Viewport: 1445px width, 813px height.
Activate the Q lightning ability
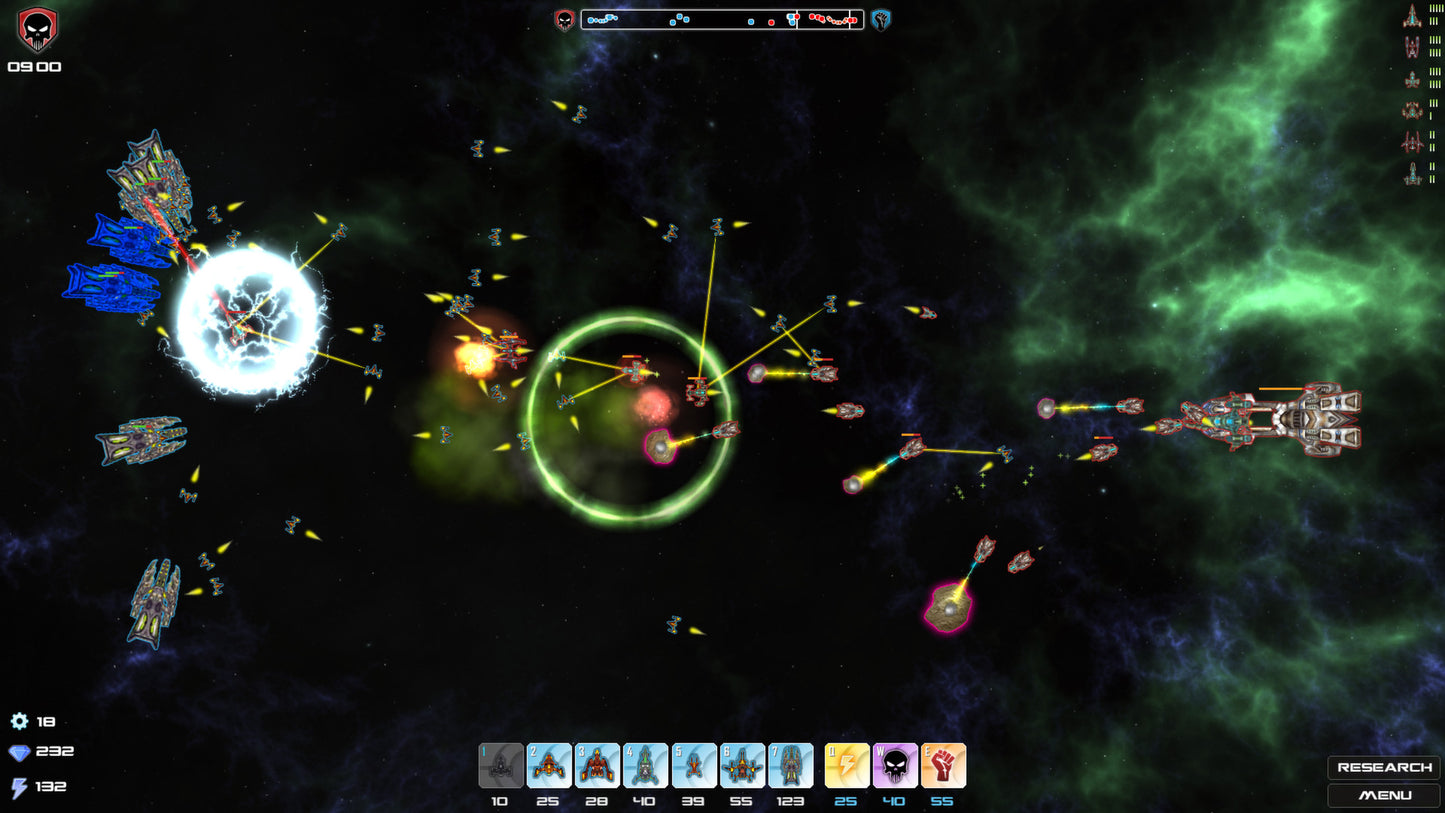[846, 765]
